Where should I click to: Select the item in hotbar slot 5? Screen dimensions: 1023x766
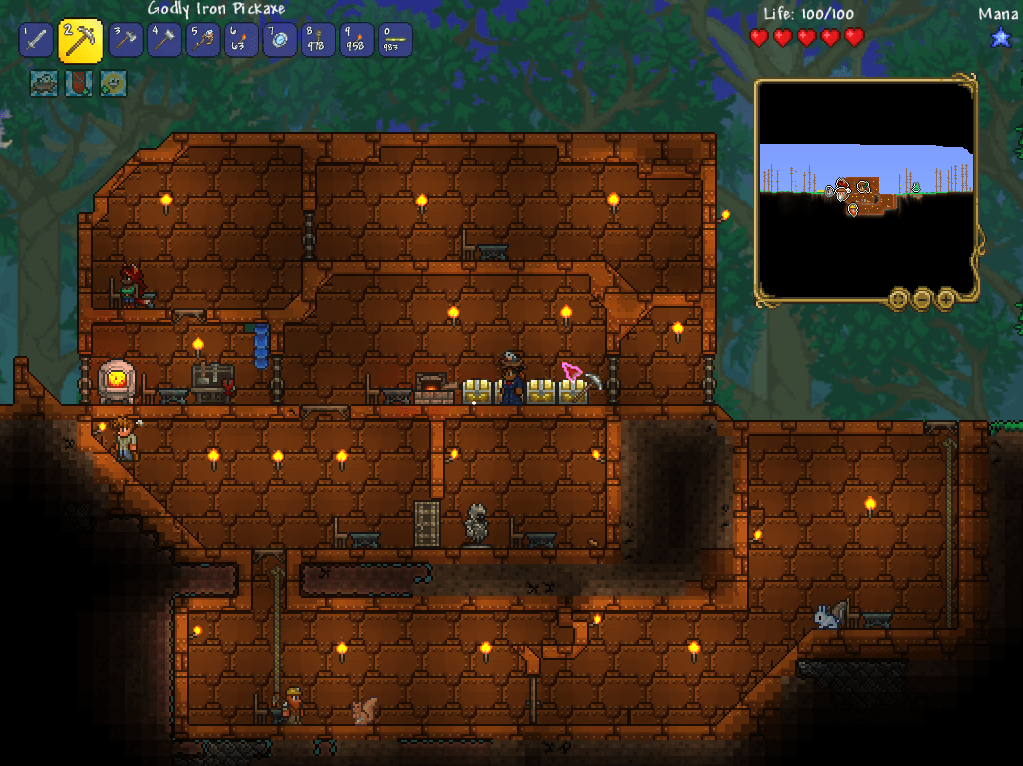click(203, 40)
